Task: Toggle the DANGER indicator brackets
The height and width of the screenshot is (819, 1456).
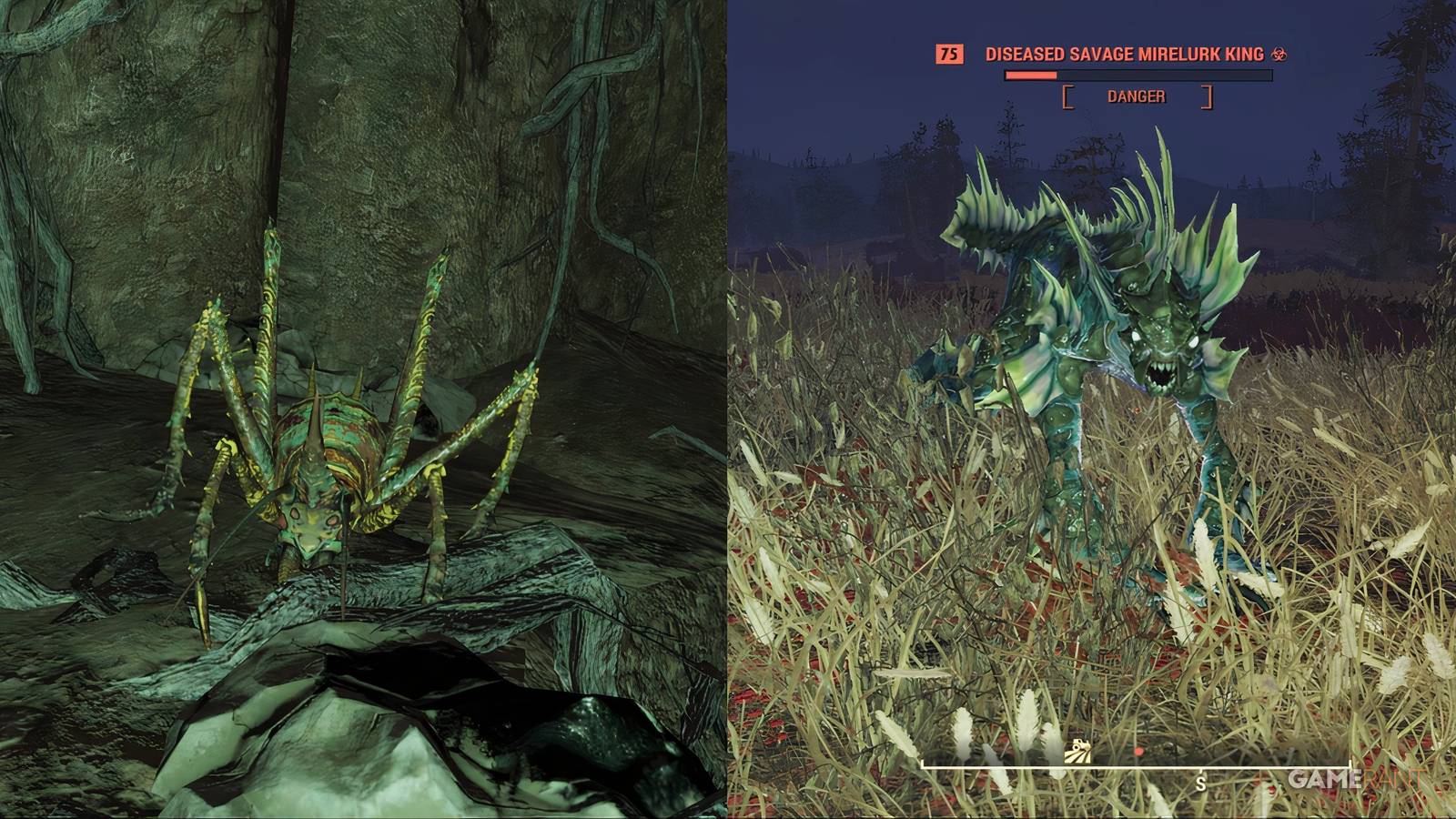Action: 1137,95
